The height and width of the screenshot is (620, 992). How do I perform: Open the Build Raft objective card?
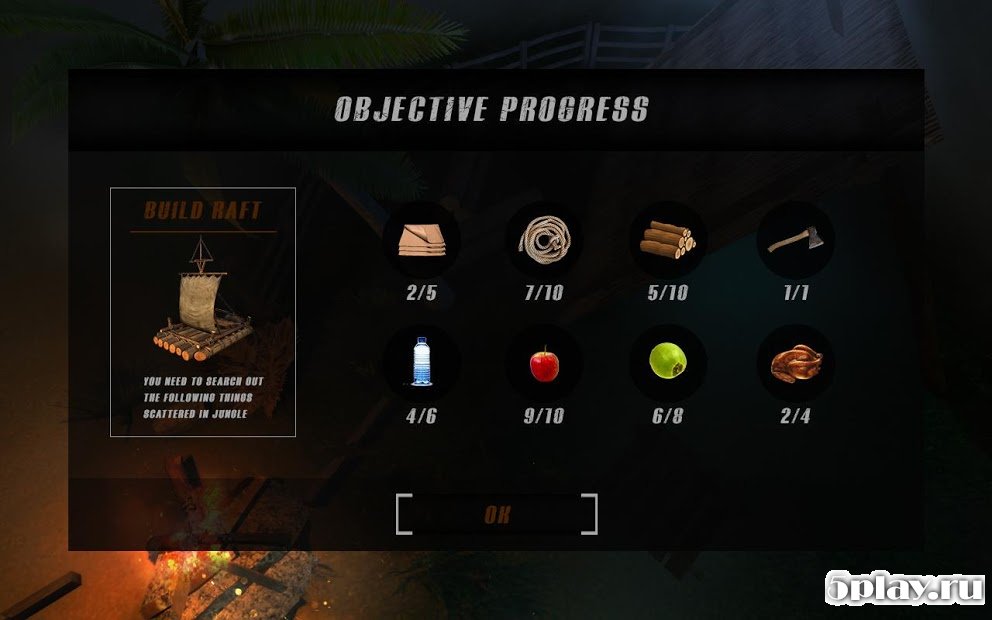click(x=203, y=312)
